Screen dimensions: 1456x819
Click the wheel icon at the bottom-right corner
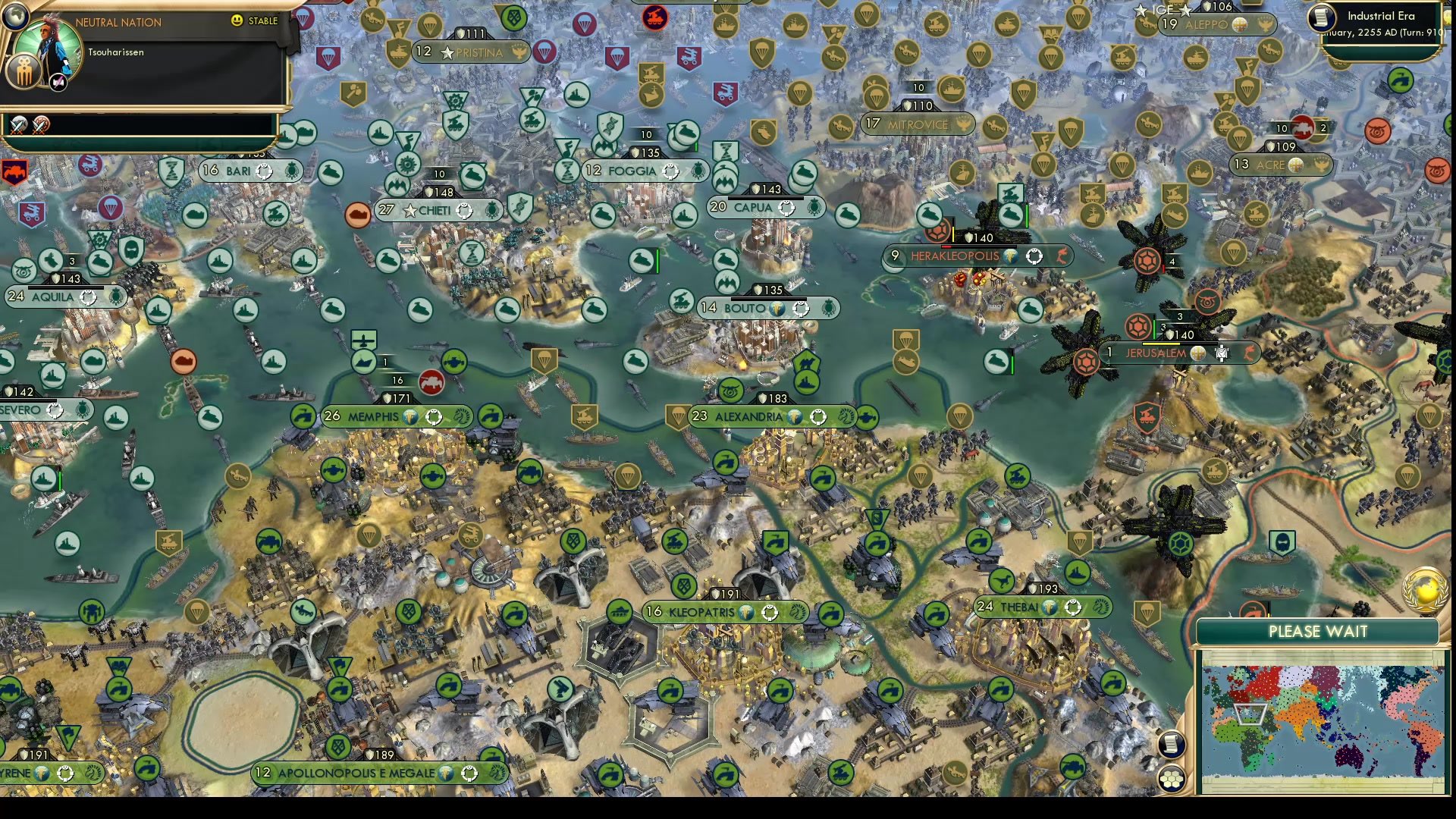point(1172,779)
